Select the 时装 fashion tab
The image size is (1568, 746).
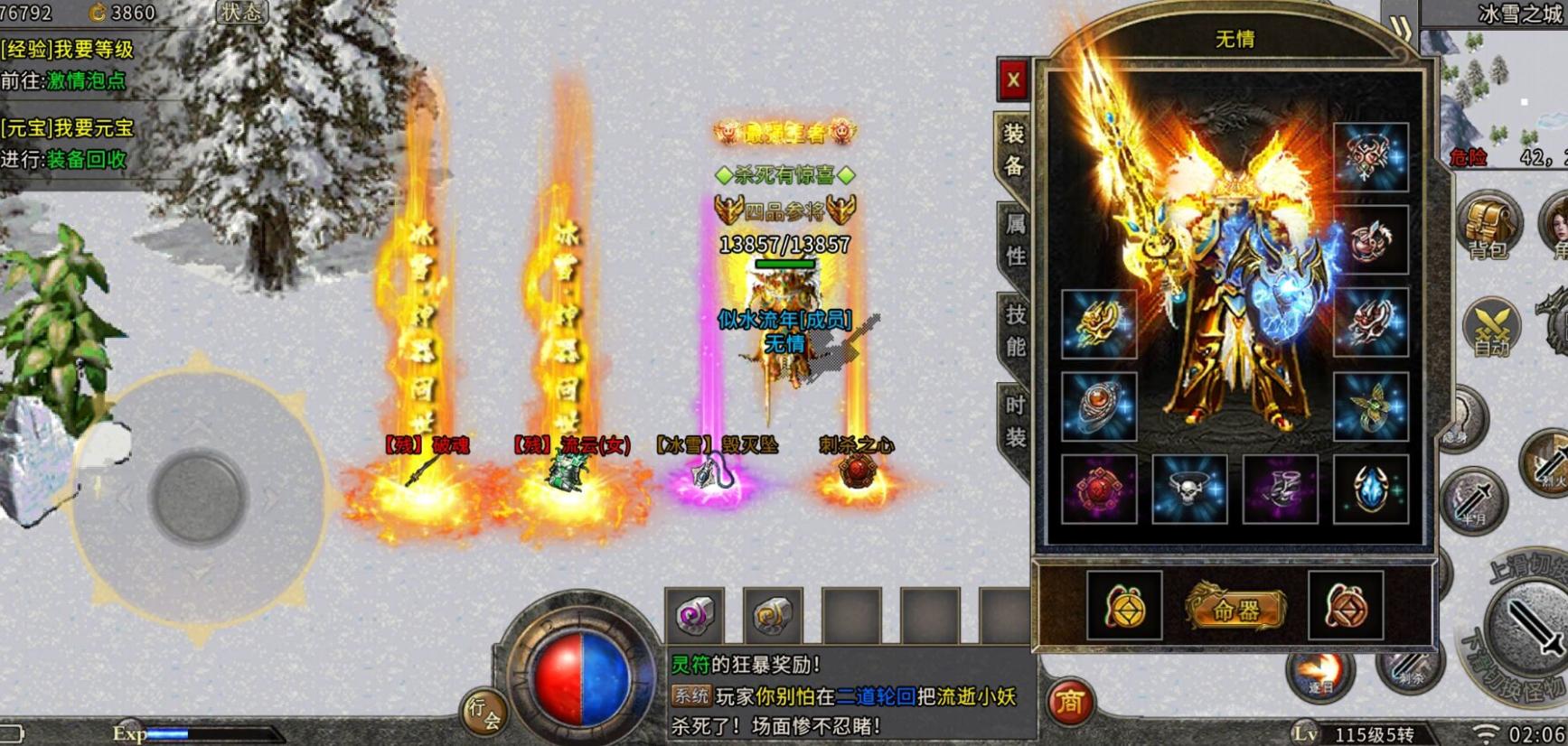1016,422
